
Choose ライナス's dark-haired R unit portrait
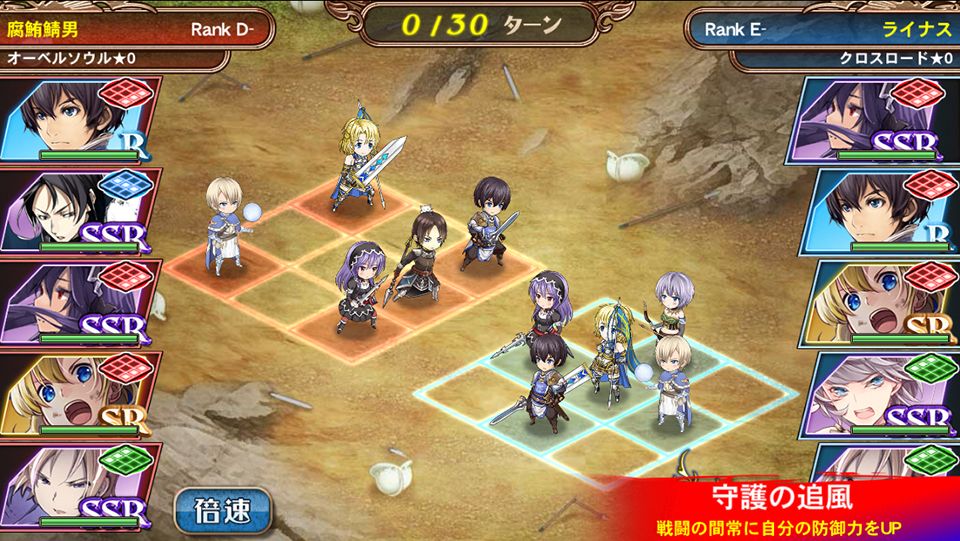pyautogui.click(x=880, y=210)
